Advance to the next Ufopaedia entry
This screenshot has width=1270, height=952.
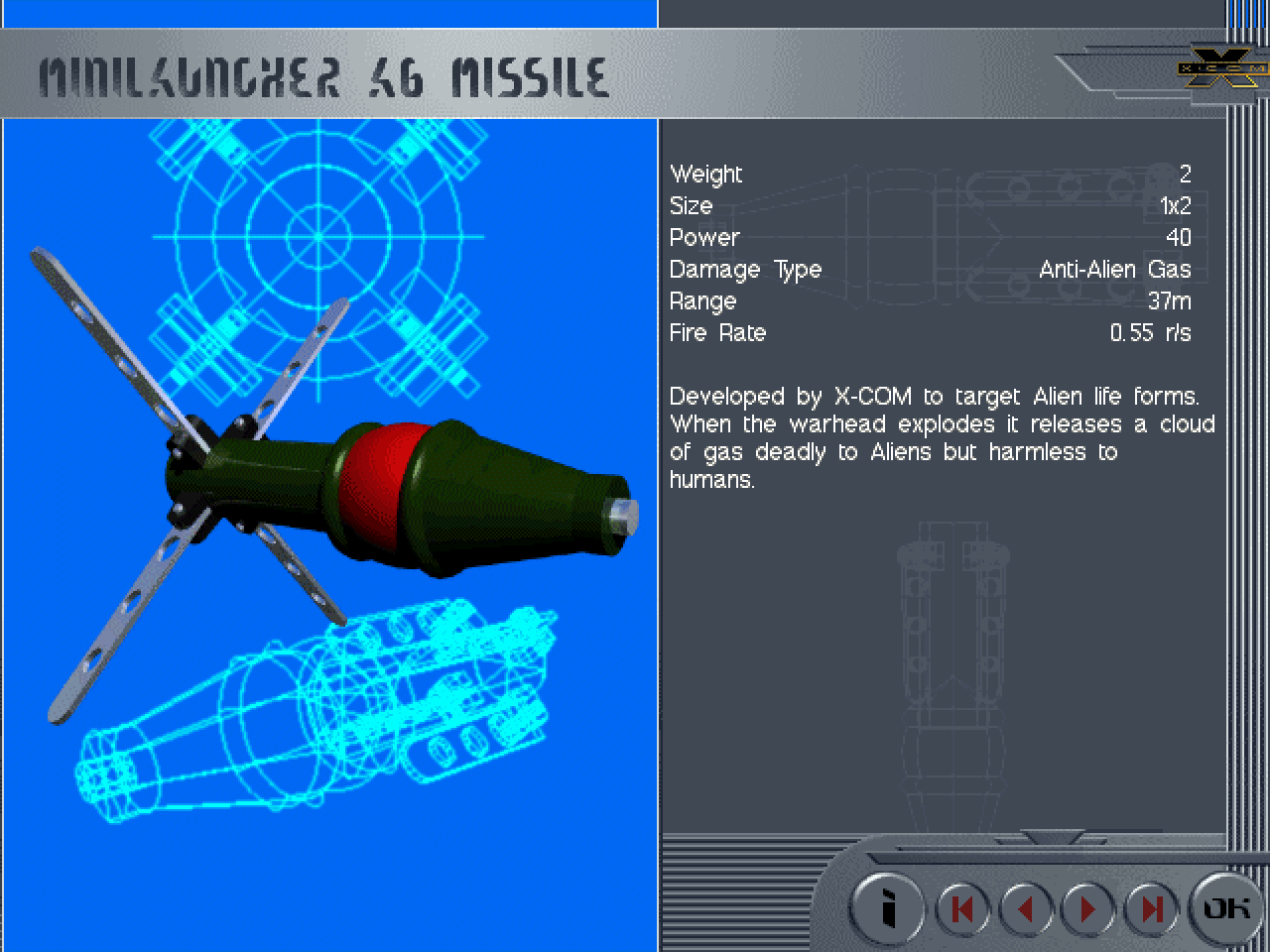click(1088, 908)
